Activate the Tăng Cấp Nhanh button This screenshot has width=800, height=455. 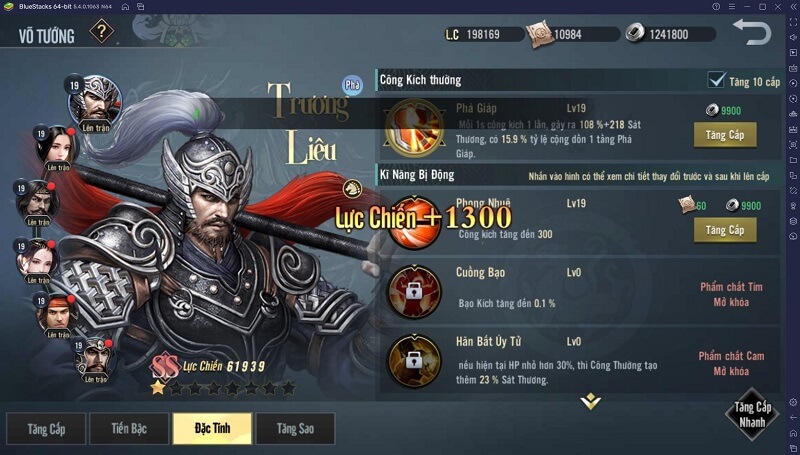(x=753, y=414)
